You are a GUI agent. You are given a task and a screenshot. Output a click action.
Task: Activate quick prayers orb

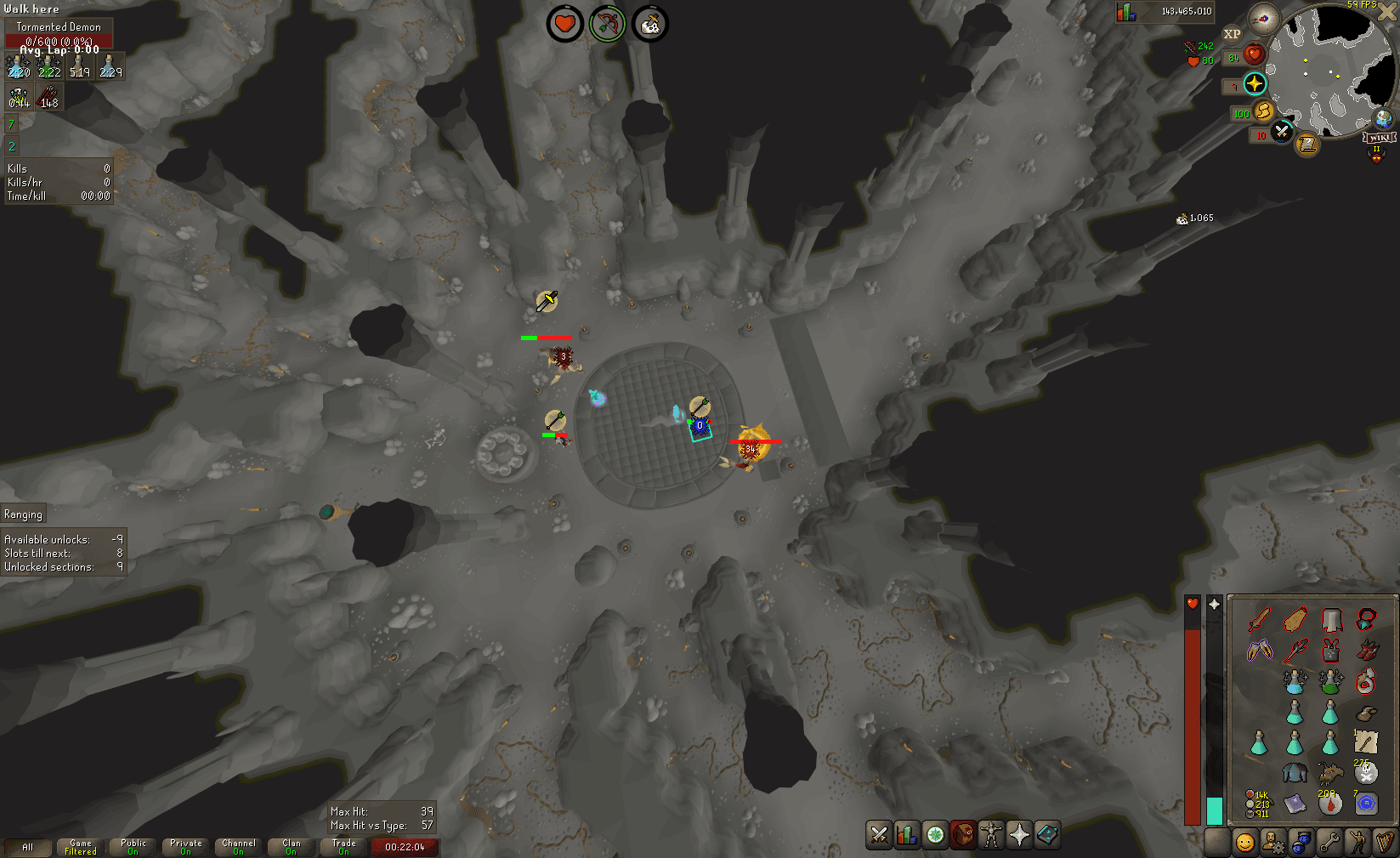1255,83
